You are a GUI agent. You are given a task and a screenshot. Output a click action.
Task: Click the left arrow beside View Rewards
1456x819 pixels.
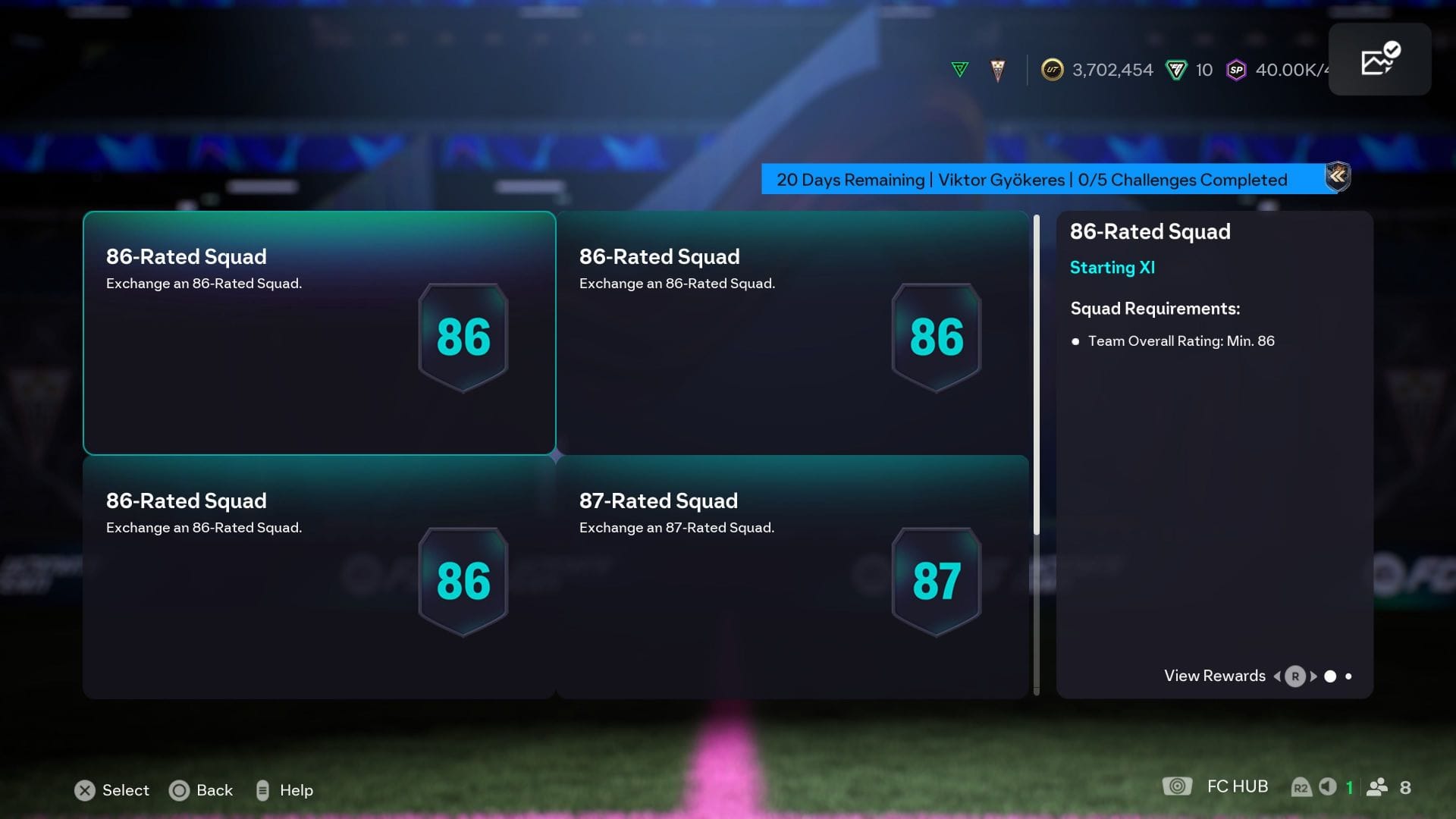coord(1277,676)
